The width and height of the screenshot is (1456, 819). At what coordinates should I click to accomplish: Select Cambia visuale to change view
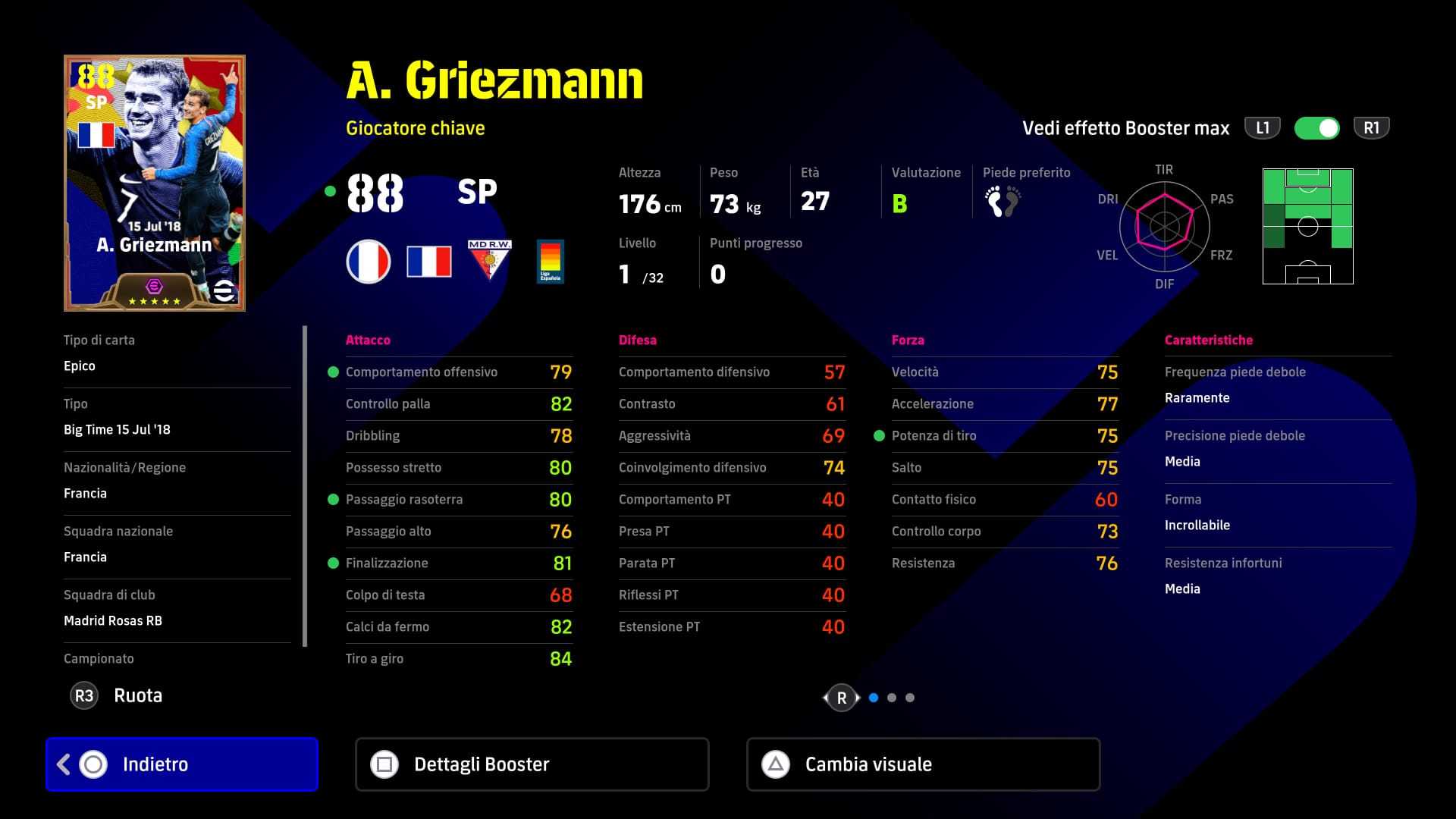pyautogui.click(x=923, y=764)
